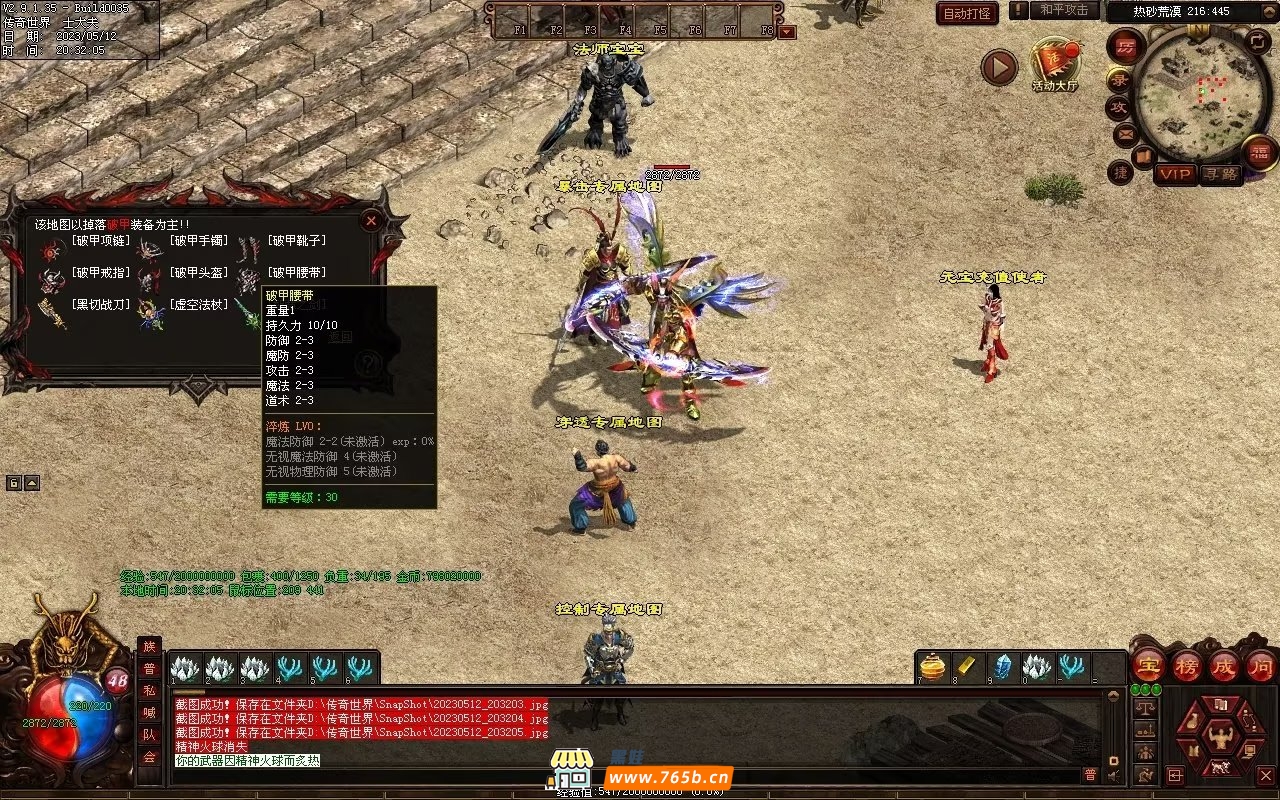Open the character panel muscle-figure icon
This screenshot has width=1280, height=800.
point(1220,738)
